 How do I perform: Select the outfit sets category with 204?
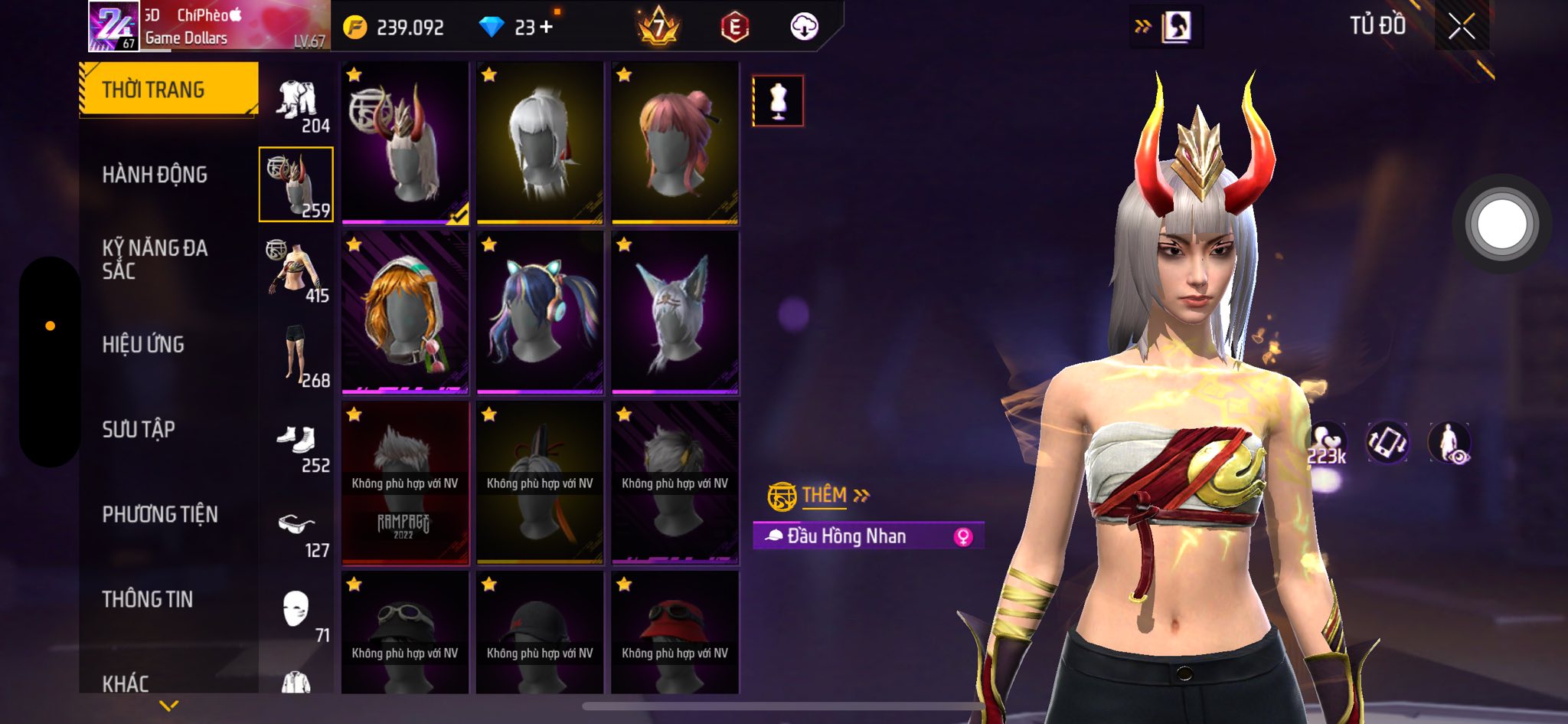(297, 103)
